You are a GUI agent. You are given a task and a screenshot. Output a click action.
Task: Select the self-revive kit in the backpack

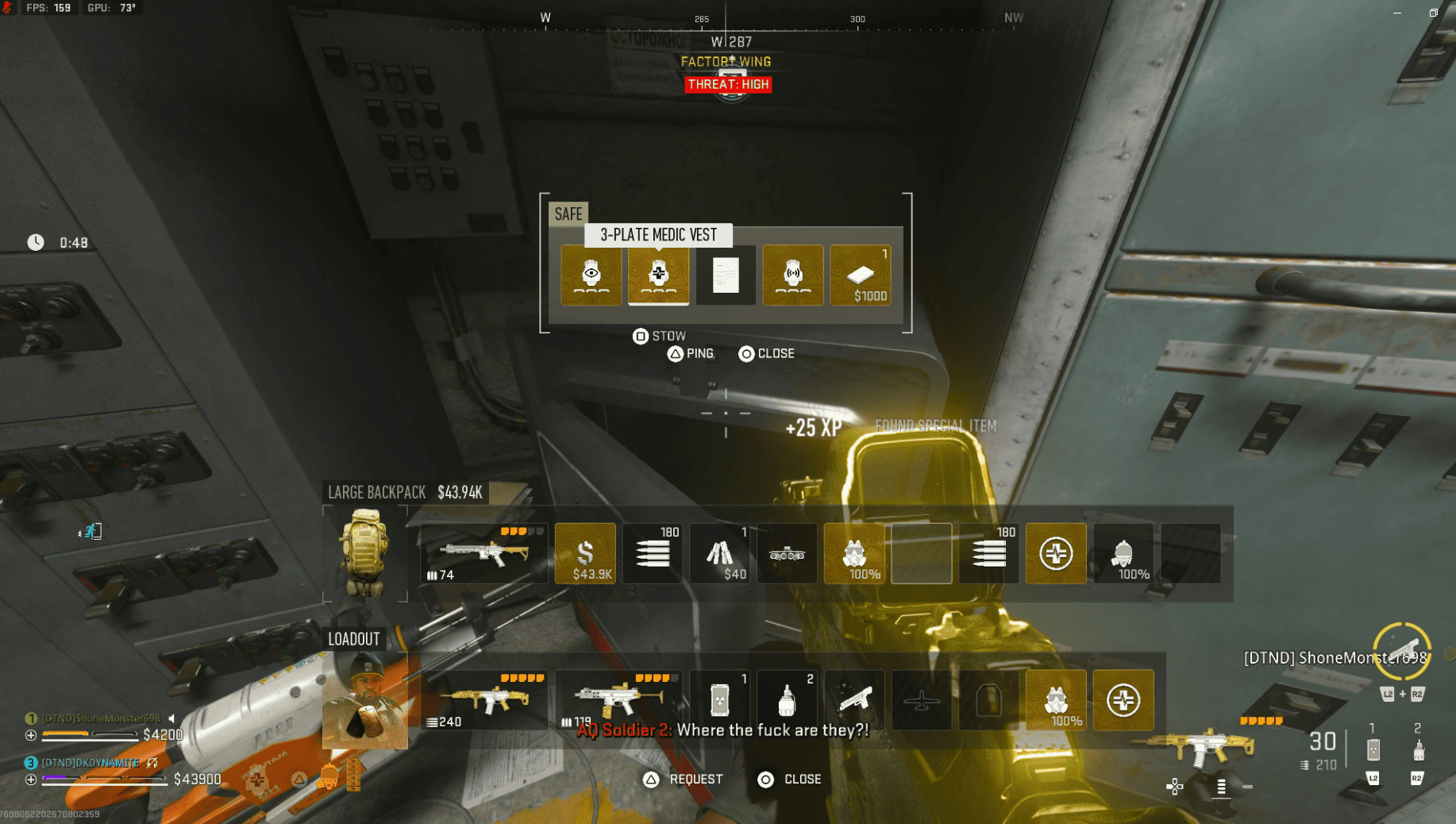(x=1056, y=553)
